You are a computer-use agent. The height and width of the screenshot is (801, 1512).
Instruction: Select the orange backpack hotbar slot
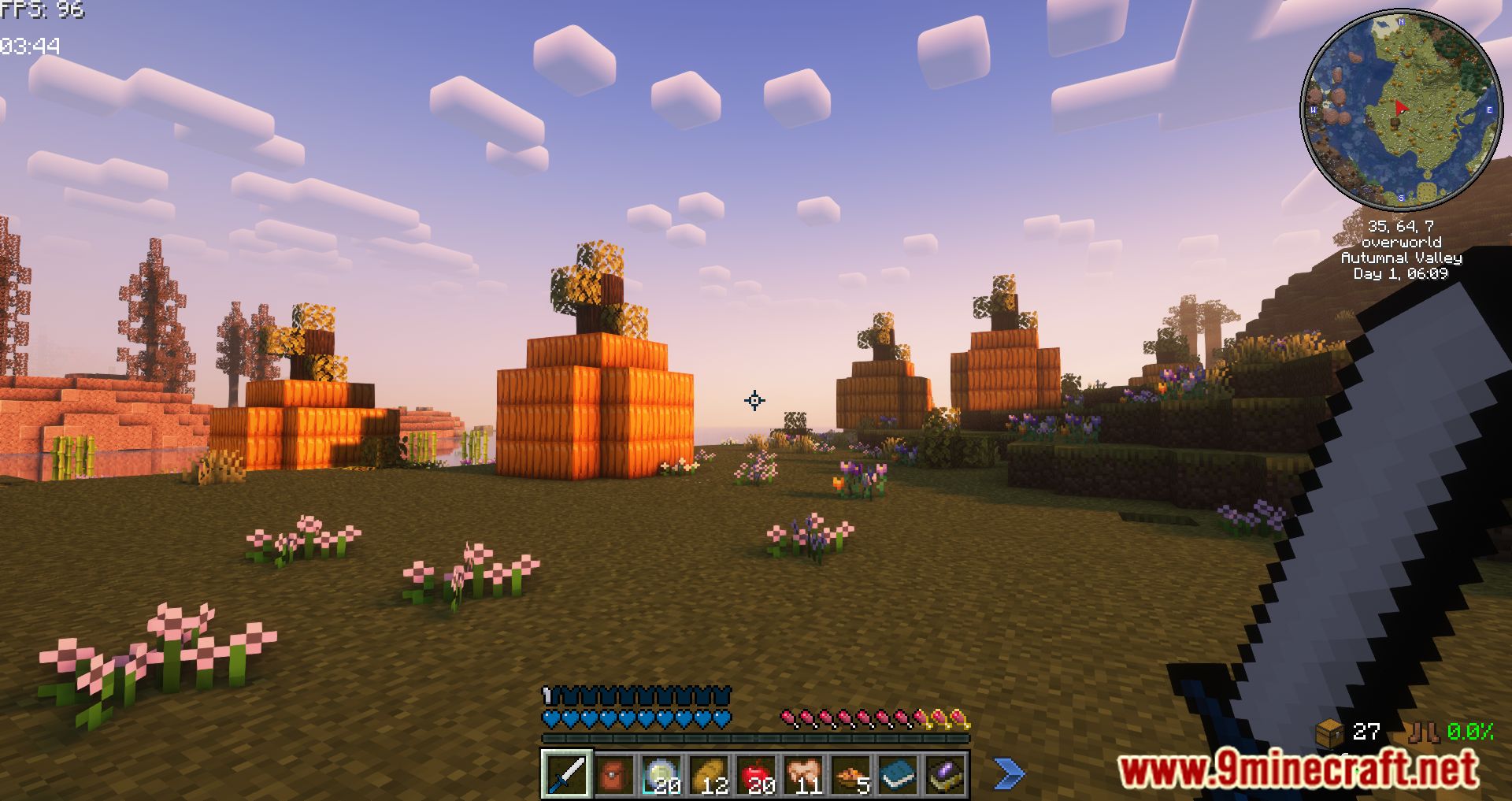pyautogui.click(x=613, y=774)
